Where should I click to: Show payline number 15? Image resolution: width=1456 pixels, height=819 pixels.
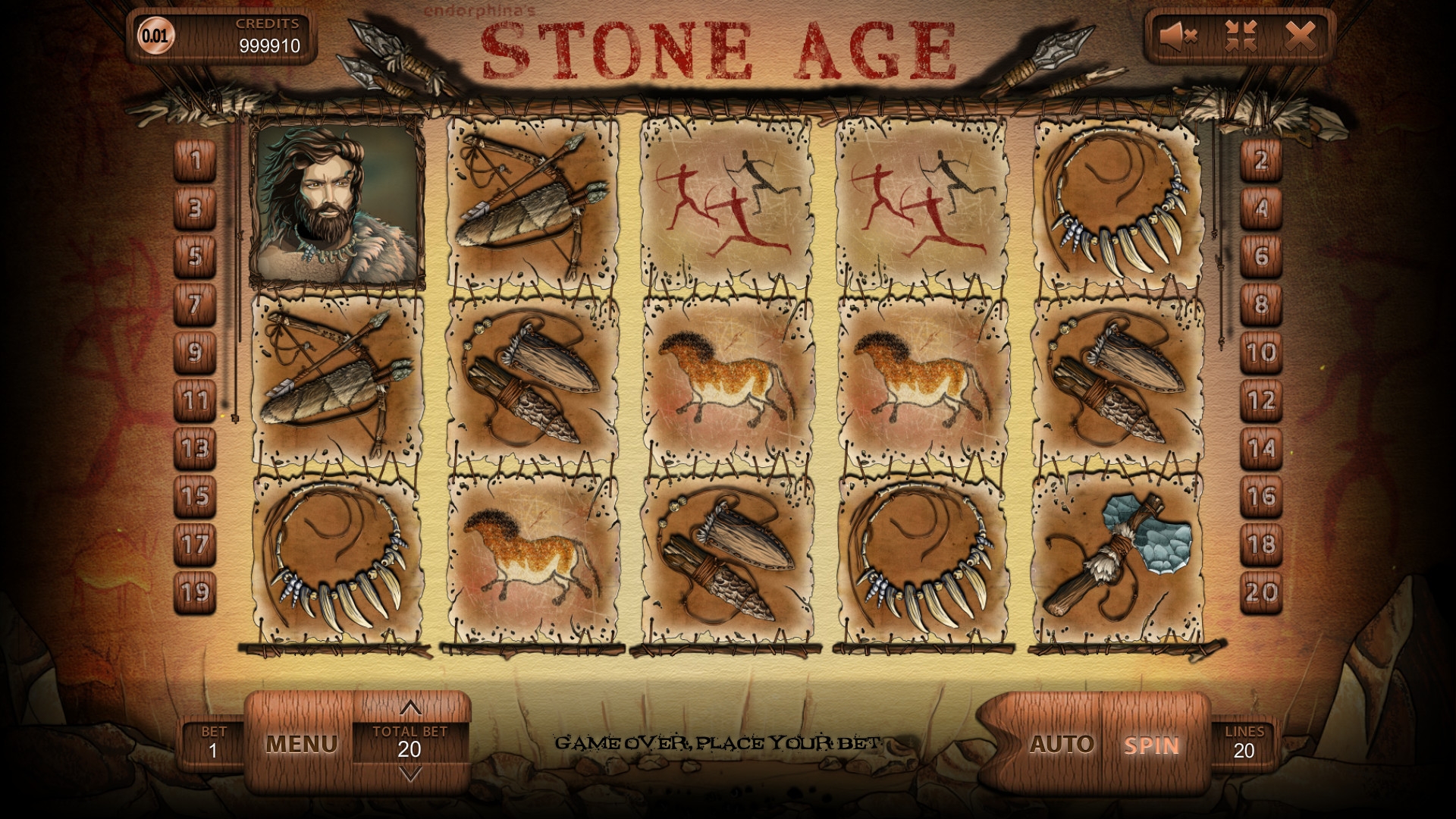(x=196, y=496)
